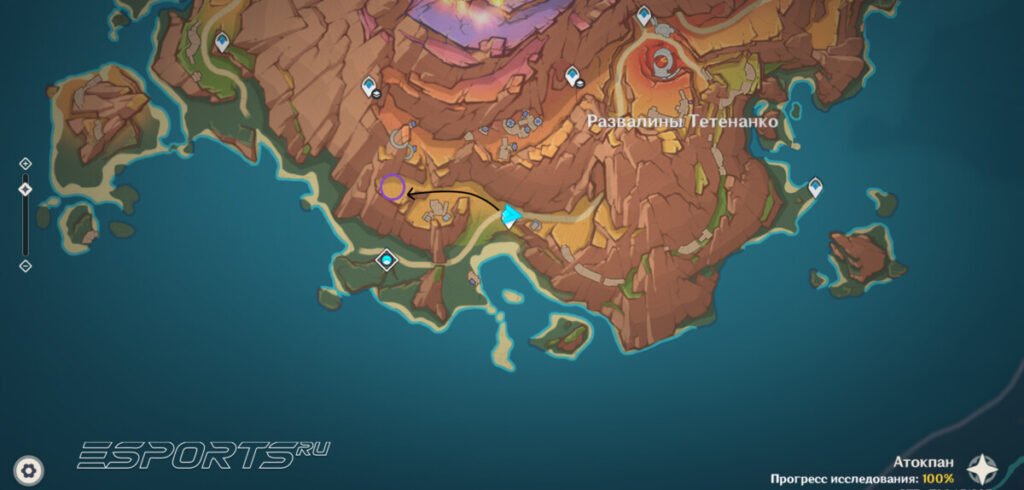This screenshot has width=1024, height=490.
Task: Click the map zoom-in plus button
Action: click(25, 163)
